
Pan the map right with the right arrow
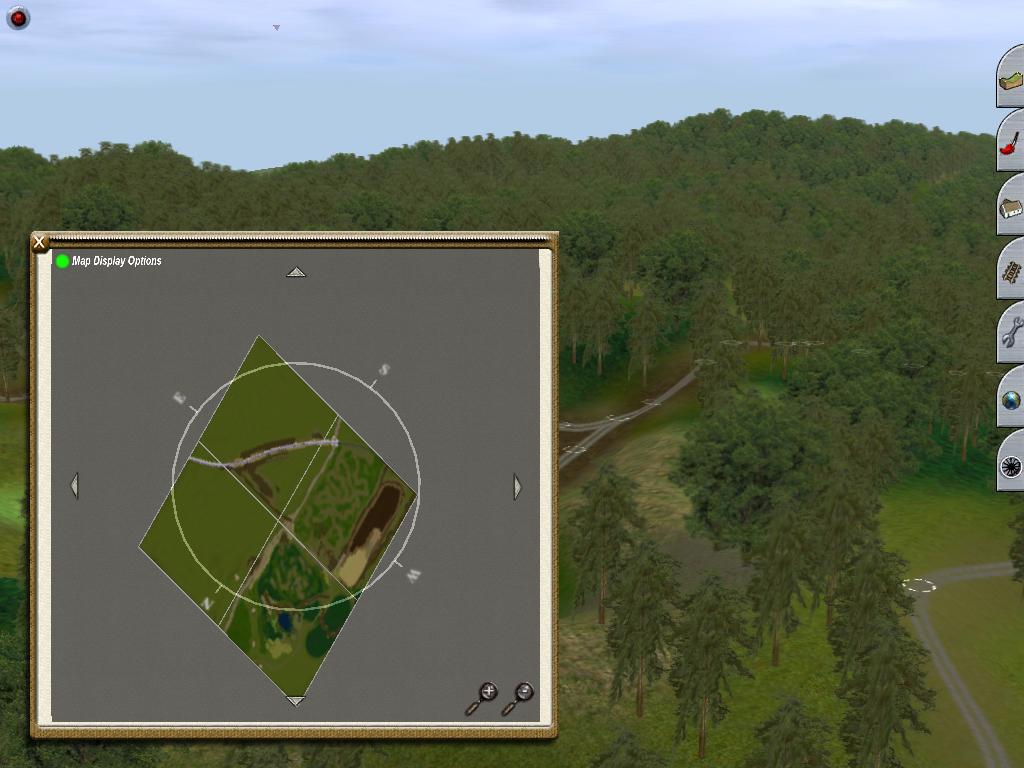click(x=517, y=487)
